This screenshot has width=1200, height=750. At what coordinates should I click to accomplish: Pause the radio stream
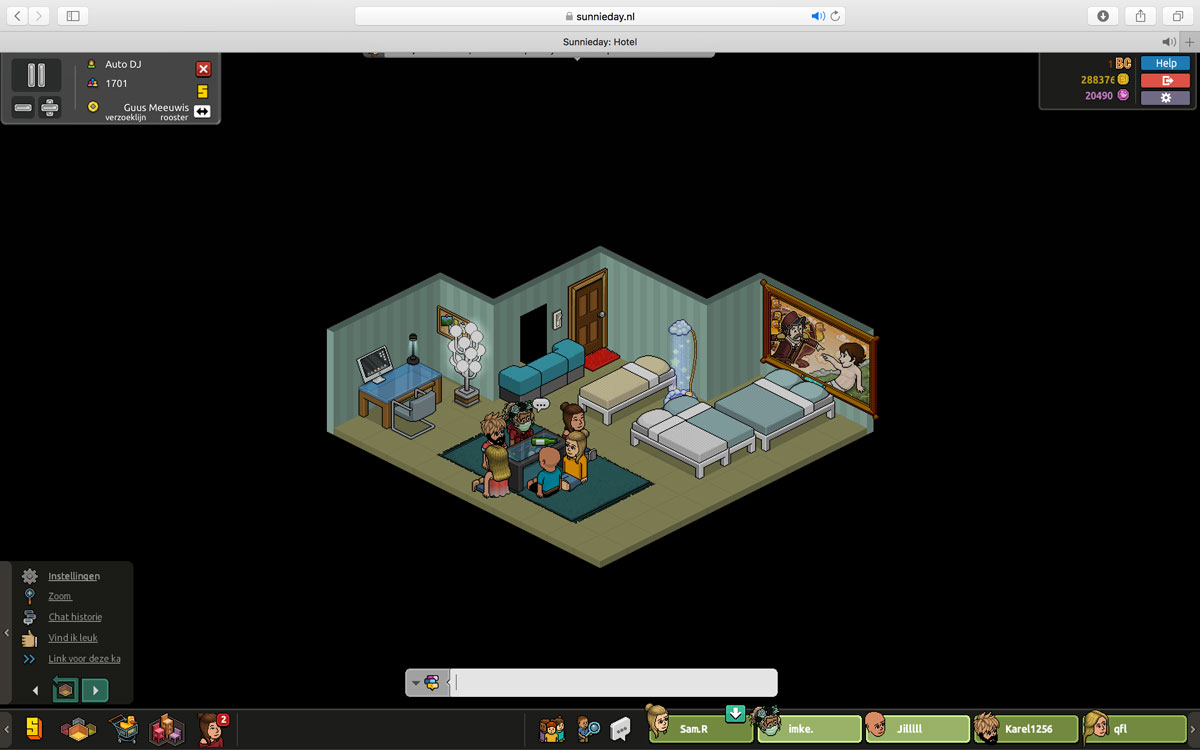point(36,75)
